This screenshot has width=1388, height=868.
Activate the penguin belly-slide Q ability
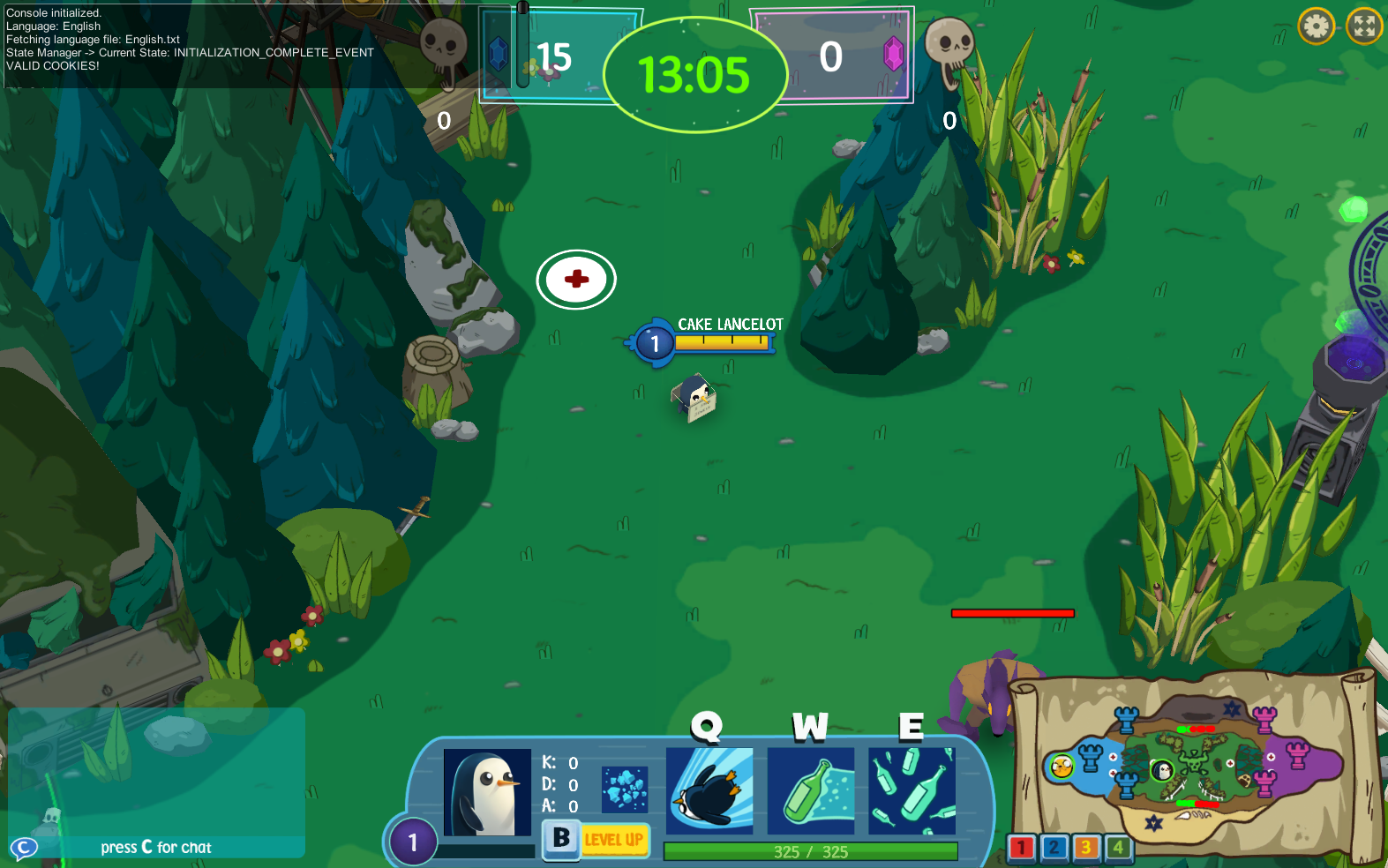pyautogui.click(x=709, y=790)
